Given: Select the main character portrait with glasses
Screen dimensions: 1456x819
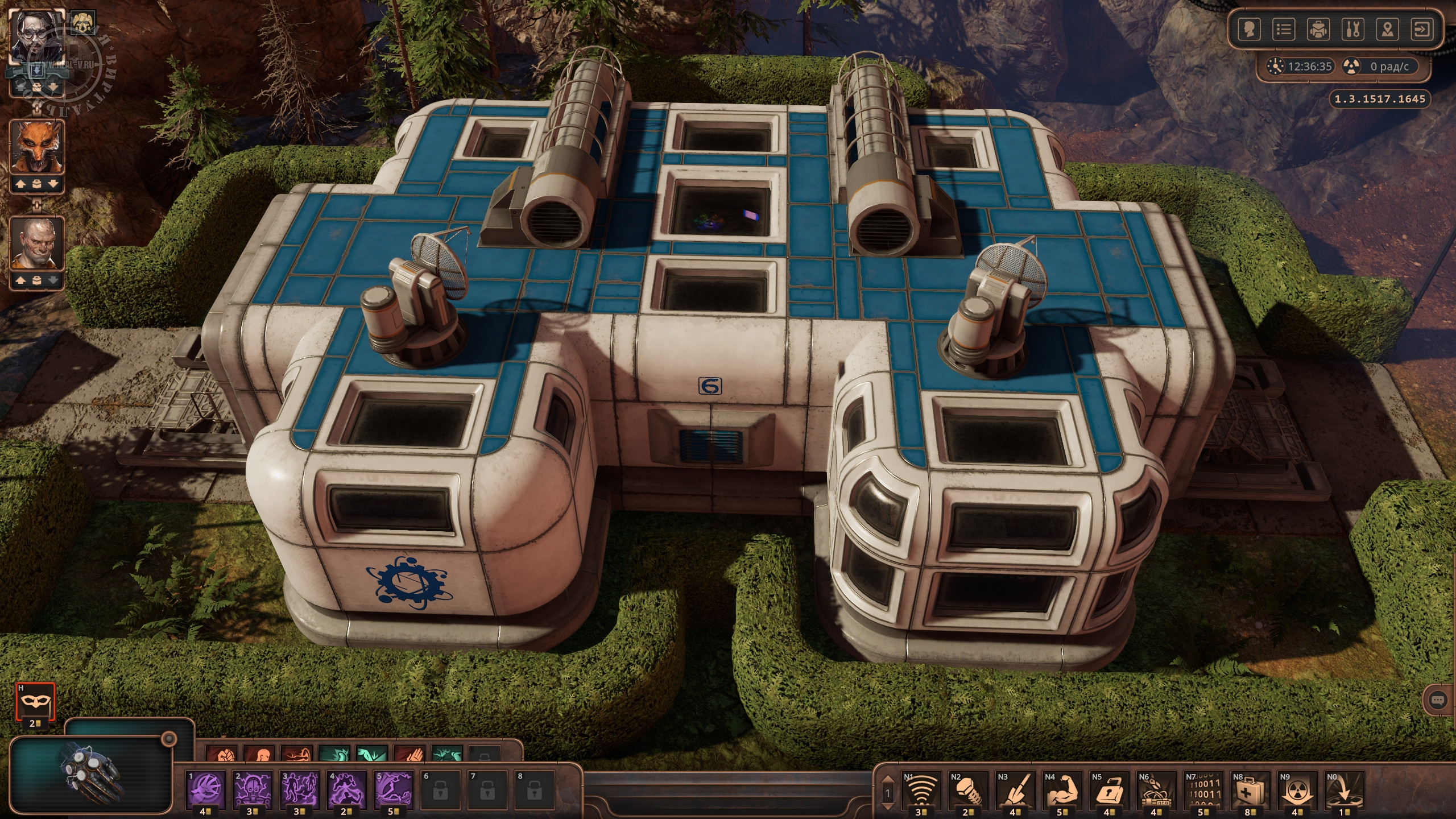Looking at the screenshot, I should tap(38, 39).
